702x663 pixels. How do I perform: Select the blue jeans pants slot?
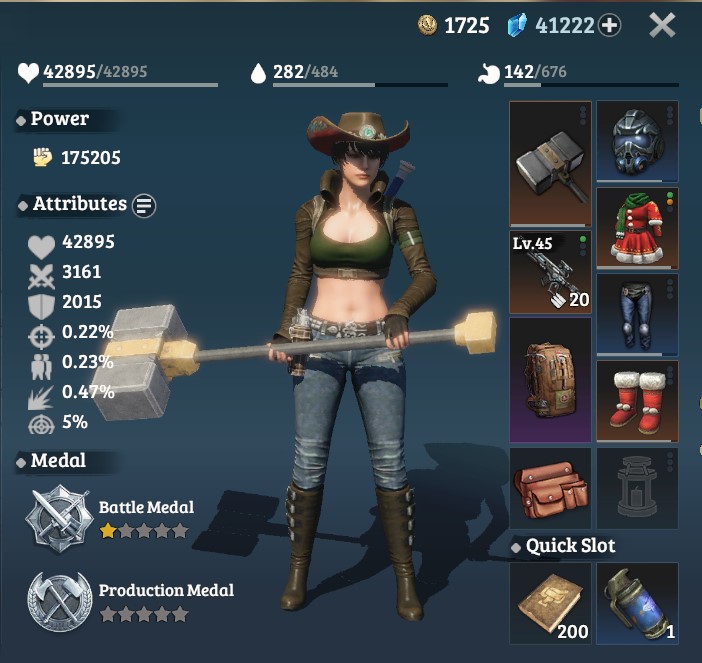637,314
